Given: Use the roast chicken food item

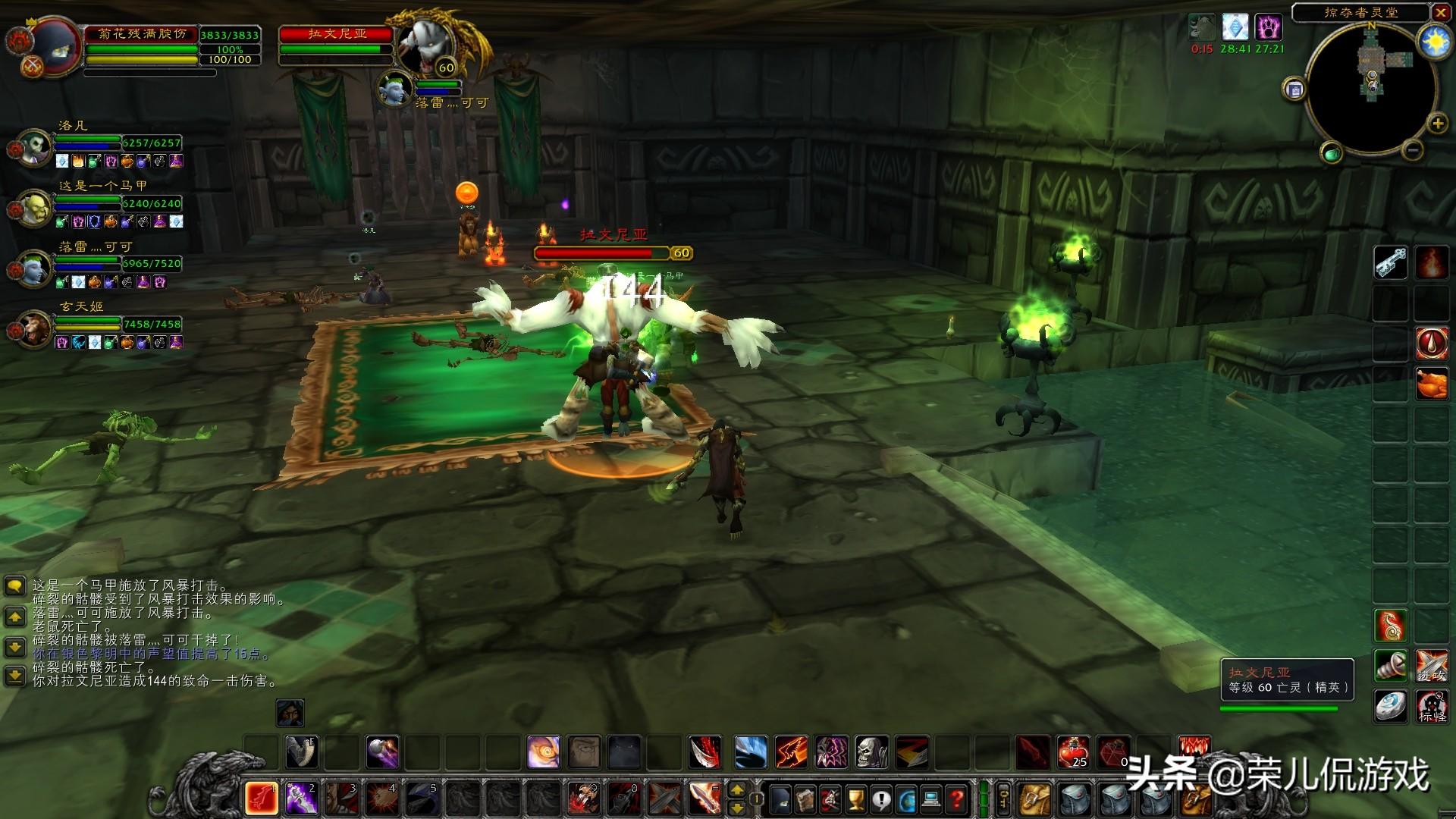Looking at the screenshot, I should tap(1432, 384).
